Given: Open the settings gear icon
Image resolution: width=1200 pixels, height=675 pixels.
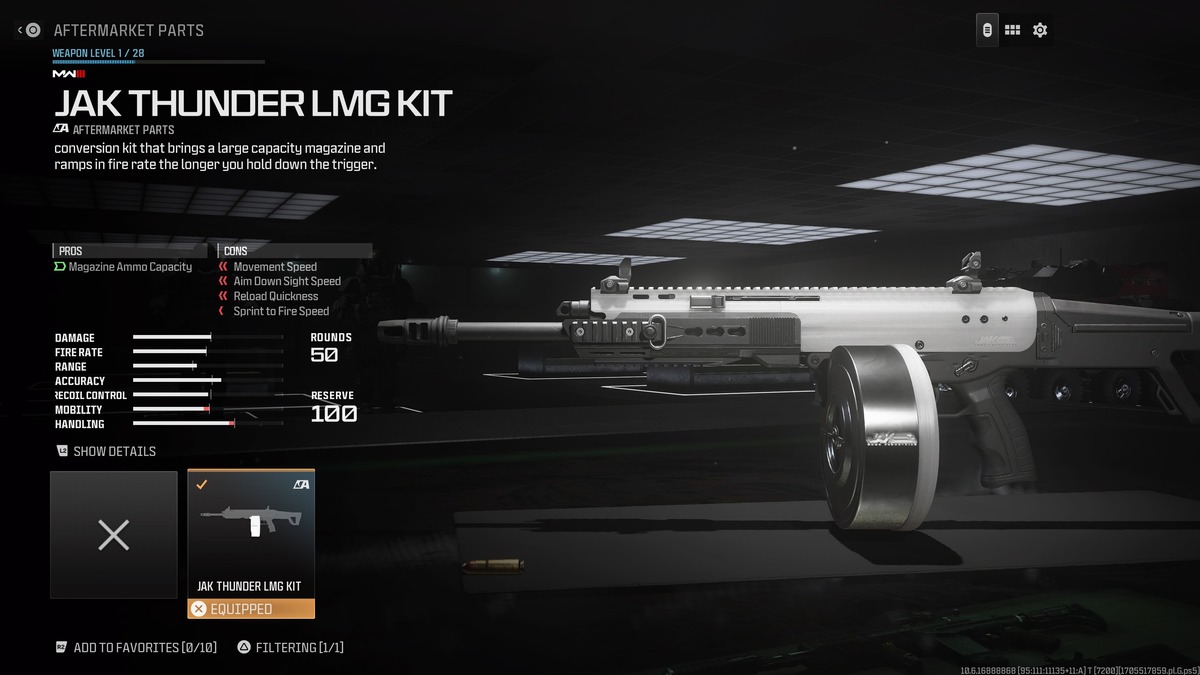Looking at the screenshot, I should [1040, 30].
